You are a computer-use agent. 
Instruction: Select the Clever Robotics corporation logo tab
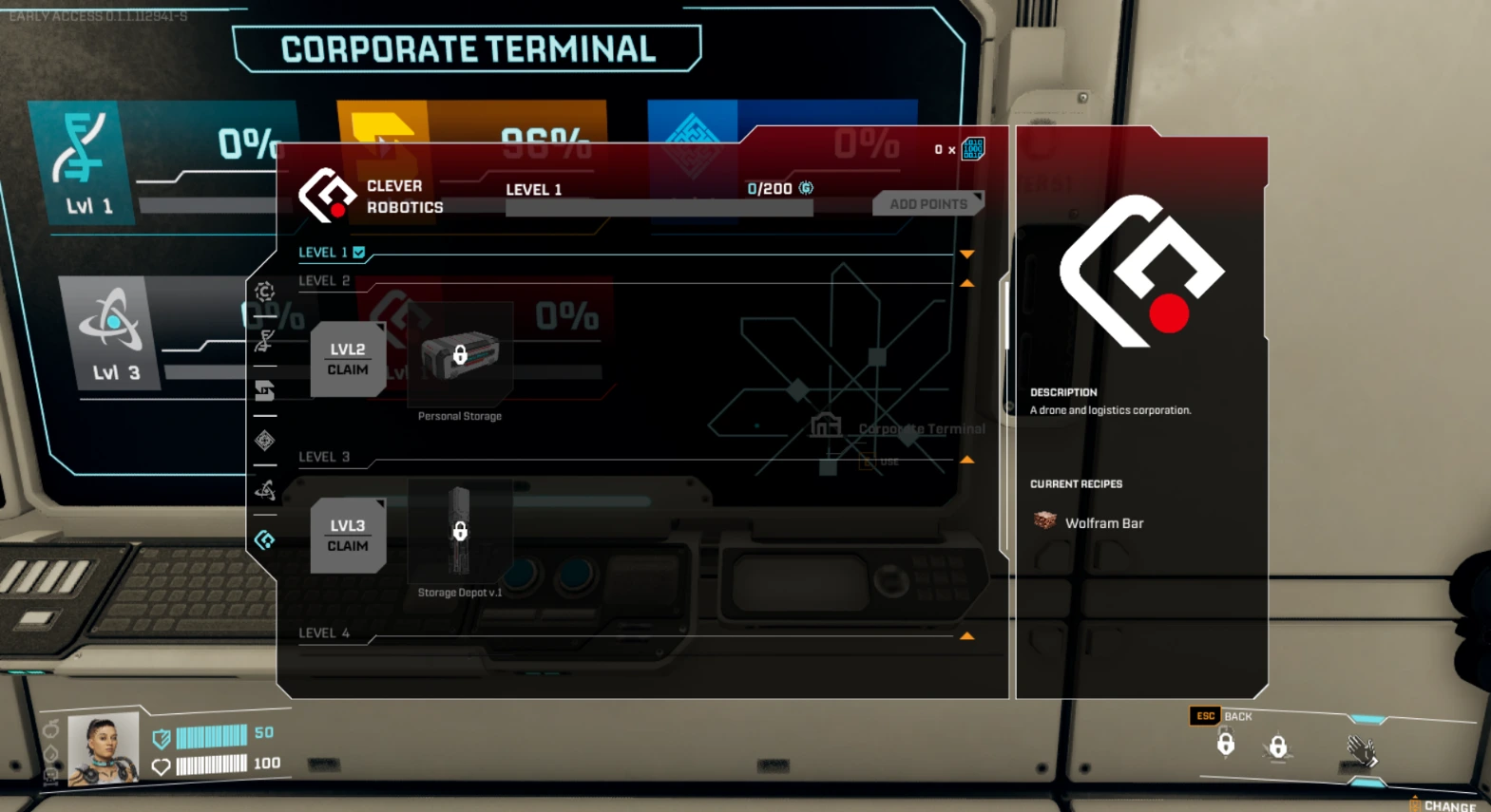coord(266,539)
